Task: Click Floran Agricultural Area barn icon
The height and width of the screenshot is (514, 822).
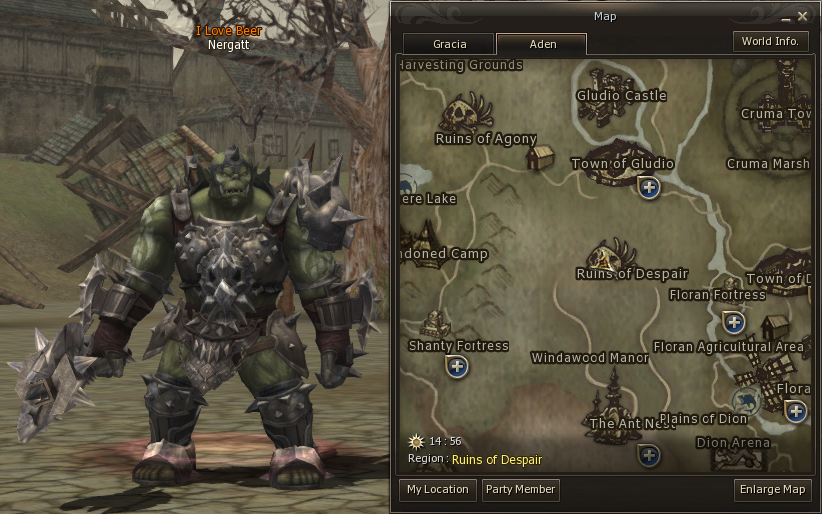Action: 774,328
